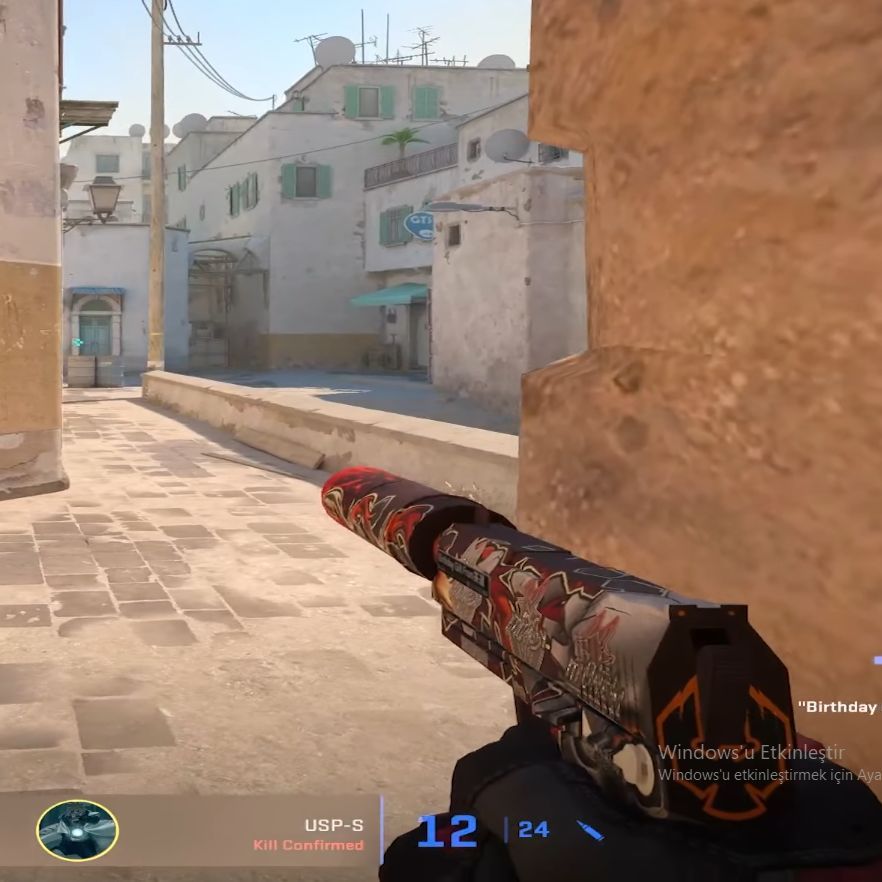Click the circular player avatar portrait
Image resolution: width=882 pixels, height=882 pixels.
(77, 830)
